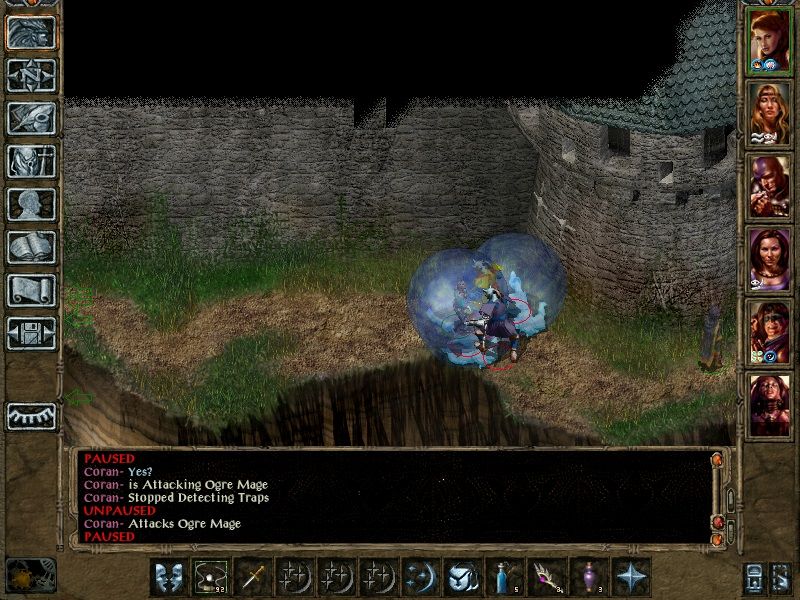The image size is (800, 600).
Task: Open the character record bust button
Action: coord(31,204)
